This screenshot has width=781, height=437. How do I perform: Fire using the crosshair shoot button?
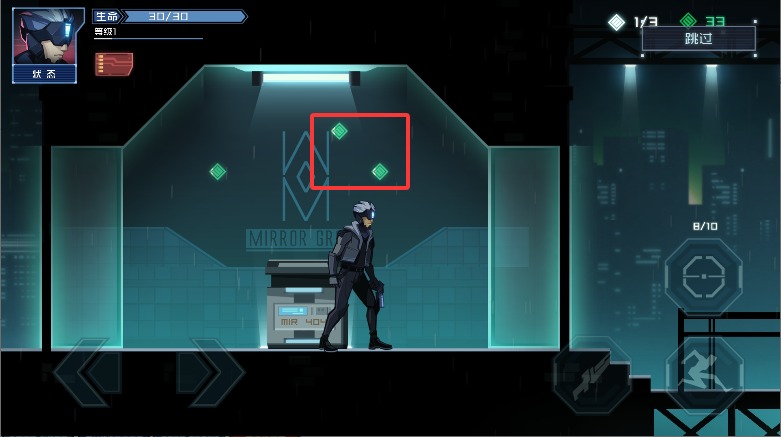click(704, 274)
